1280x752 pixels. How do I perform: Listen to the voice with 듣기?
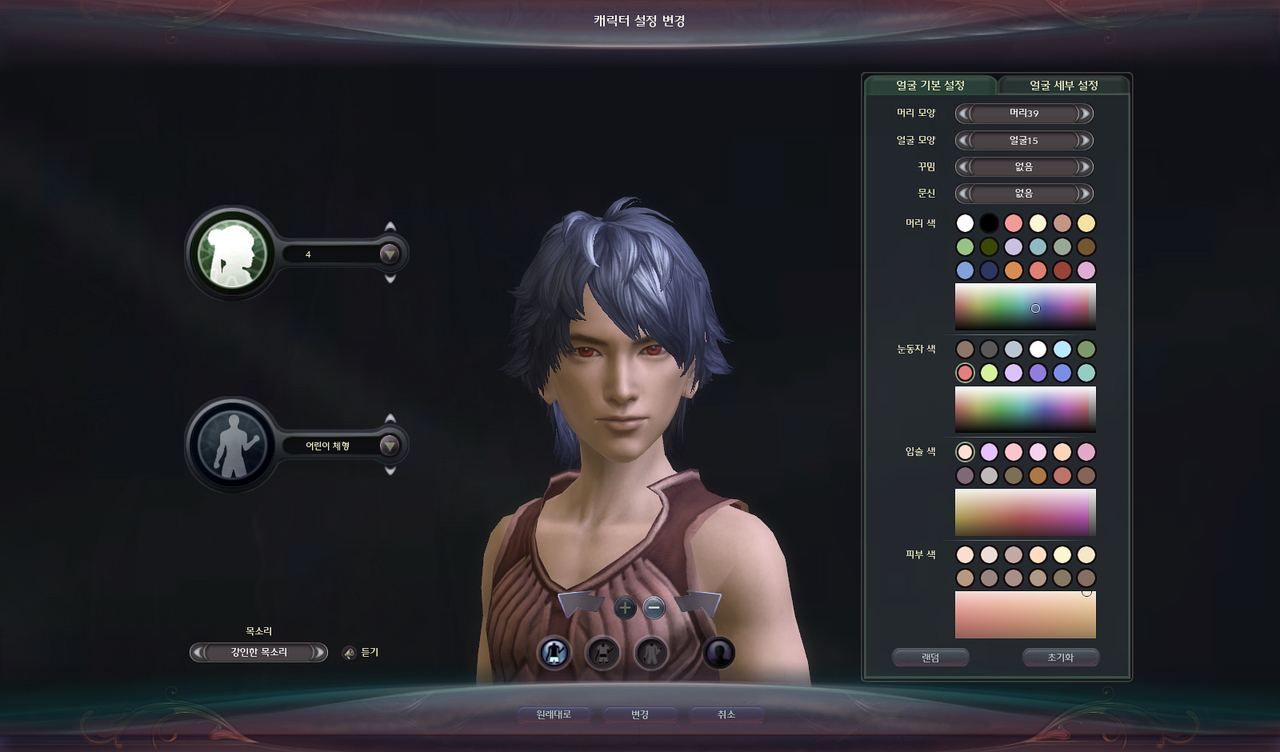(x=350, y=653)
